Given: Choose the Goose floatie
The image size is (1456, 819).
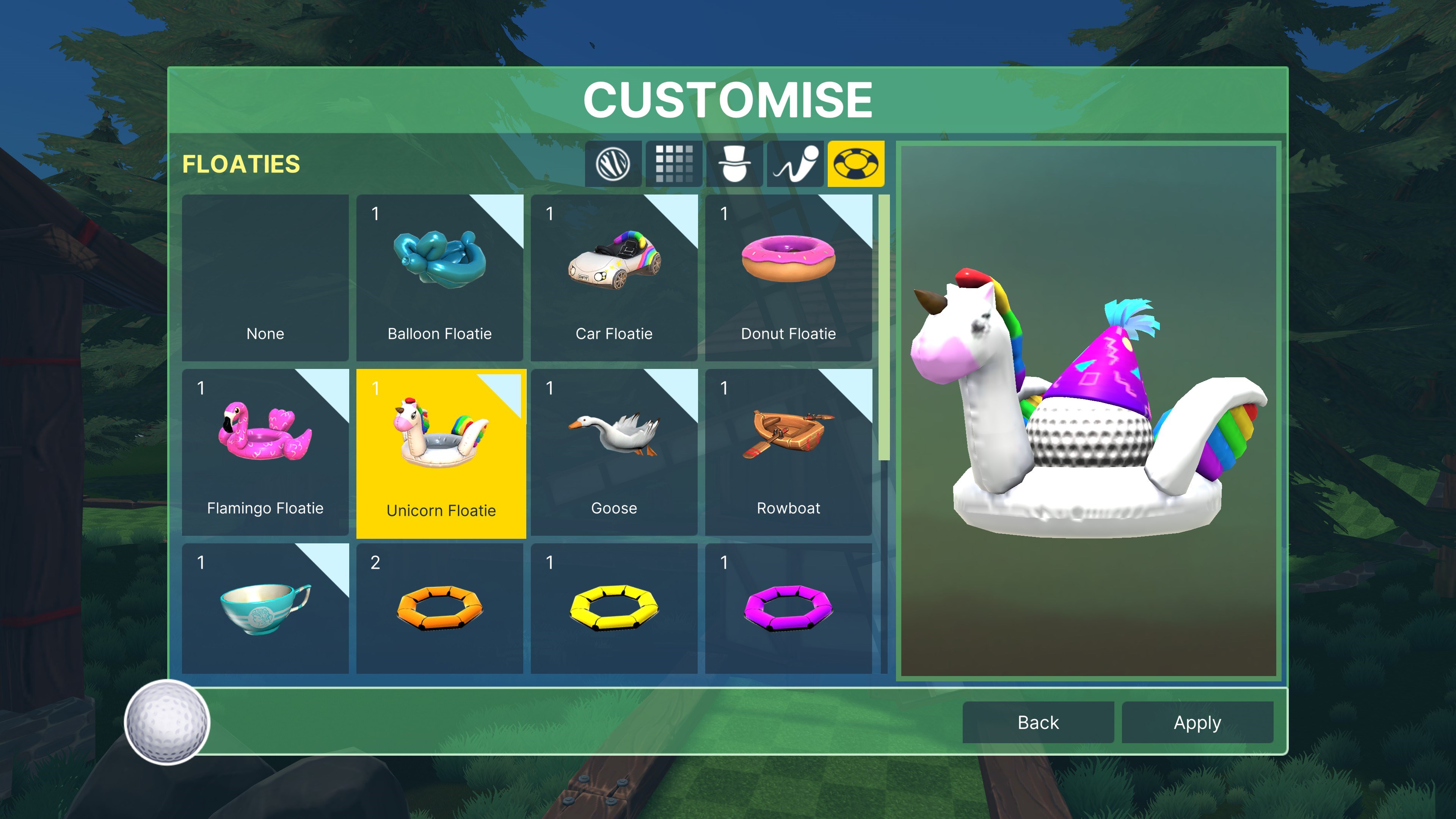Looking at the screenshot, I should click(x=614, y=452).
